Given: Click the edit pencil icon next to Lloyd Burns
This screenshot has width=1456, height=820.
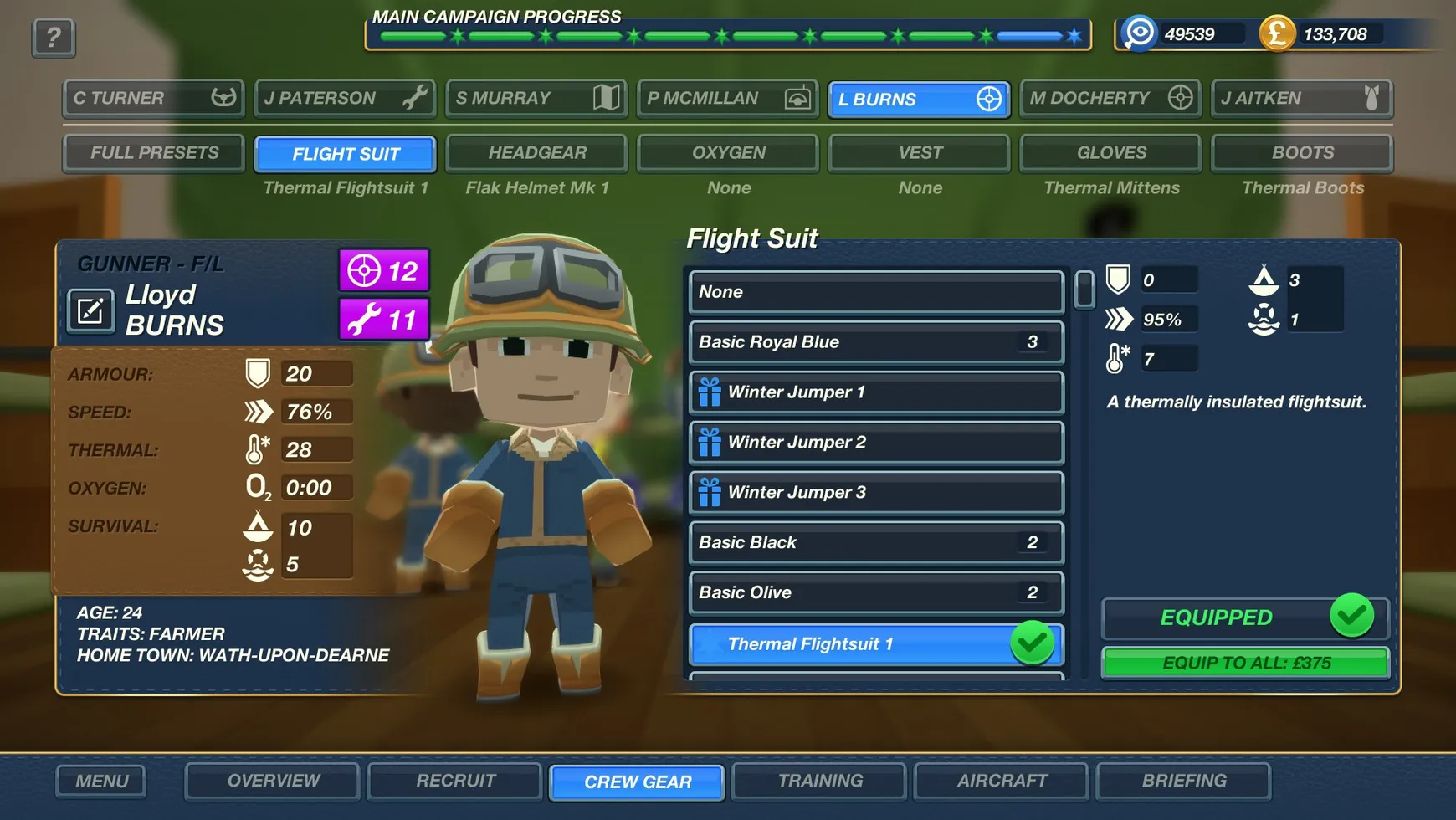Looking at the screenshot, I should 90,310.
